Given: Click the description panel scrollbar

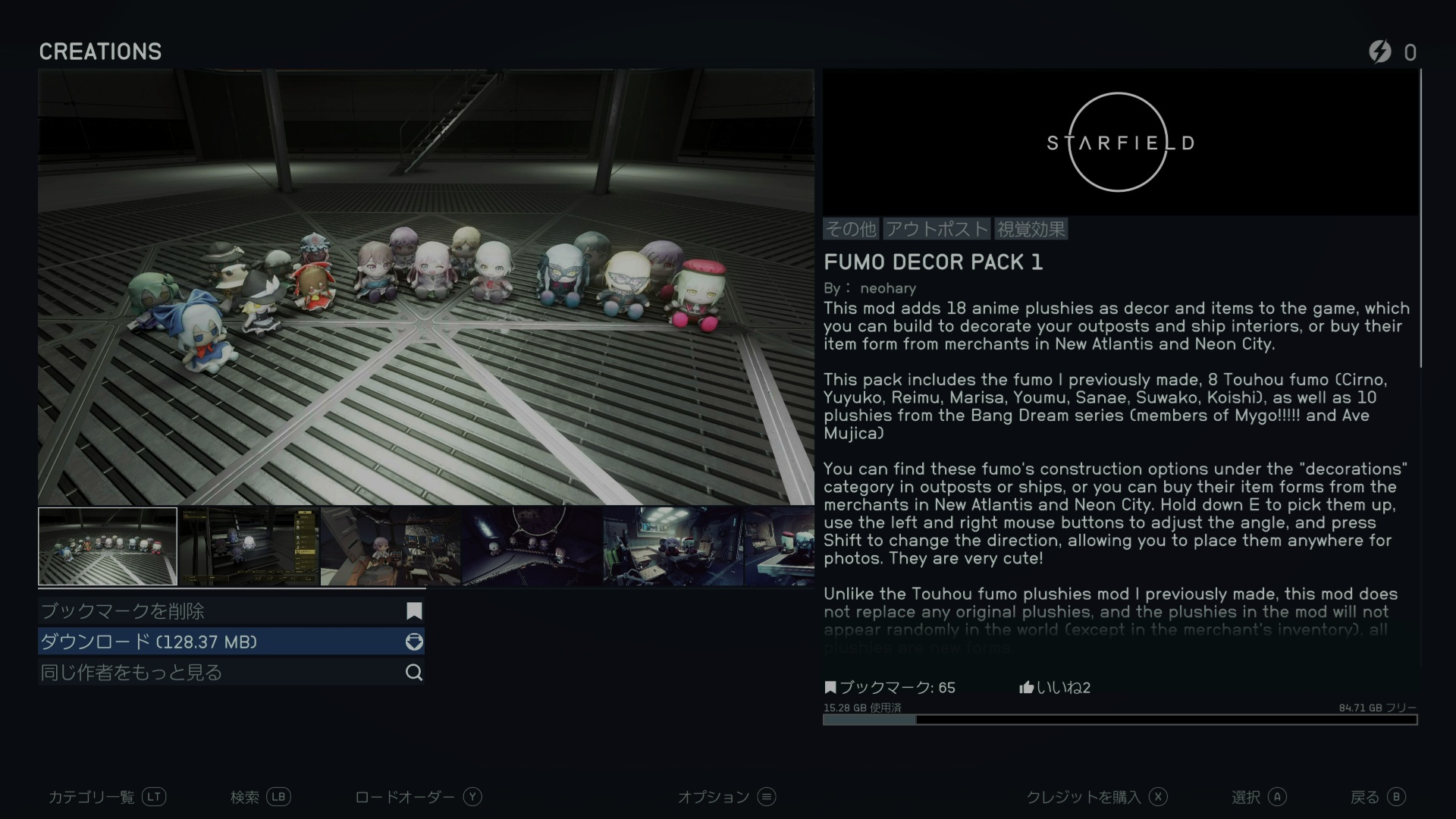Looking at the screenshot, I should click(x=1420, y=220).
